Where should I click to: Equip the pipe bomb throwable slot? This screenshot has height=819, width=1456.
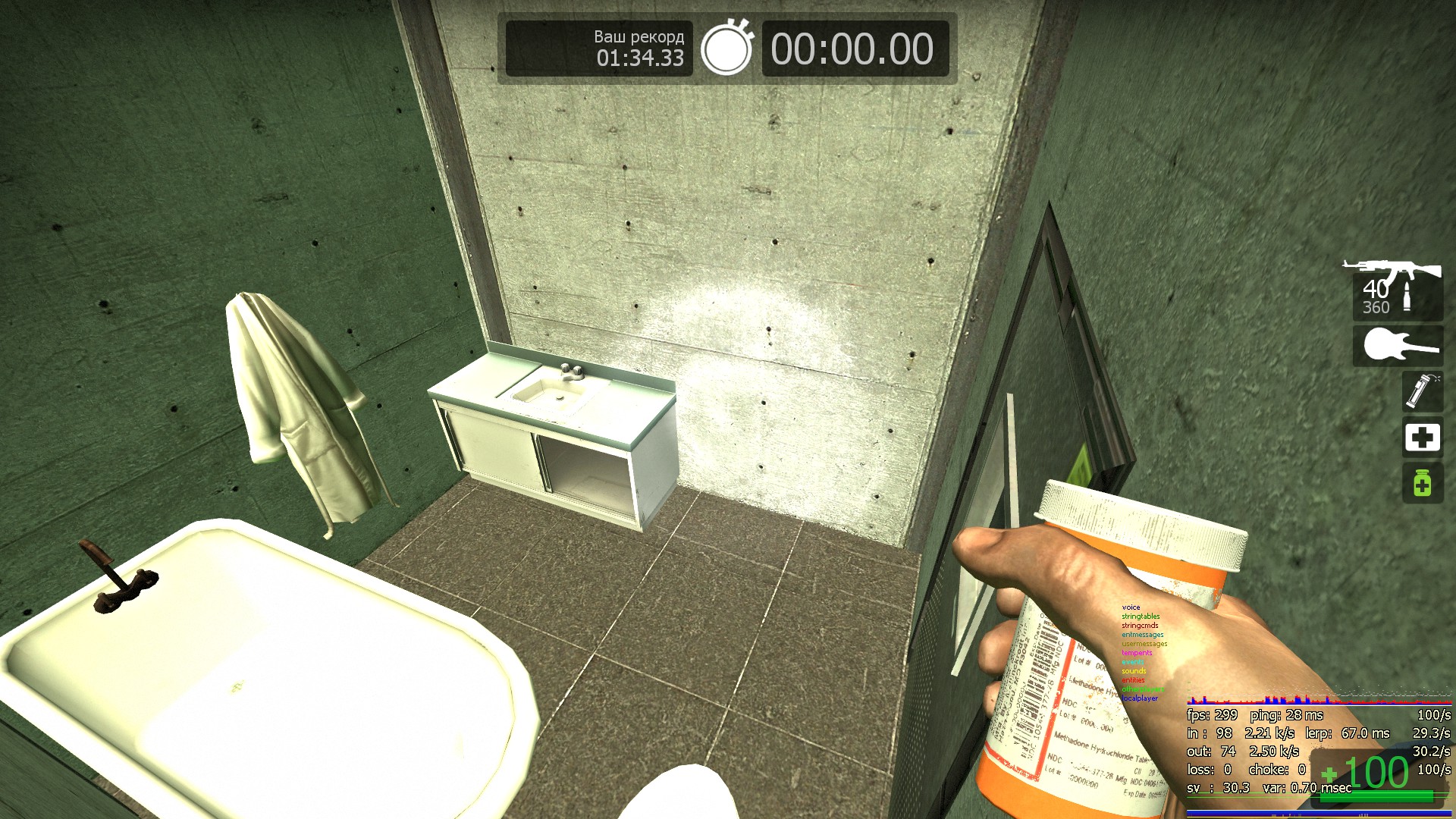[x=1422, y=391]
